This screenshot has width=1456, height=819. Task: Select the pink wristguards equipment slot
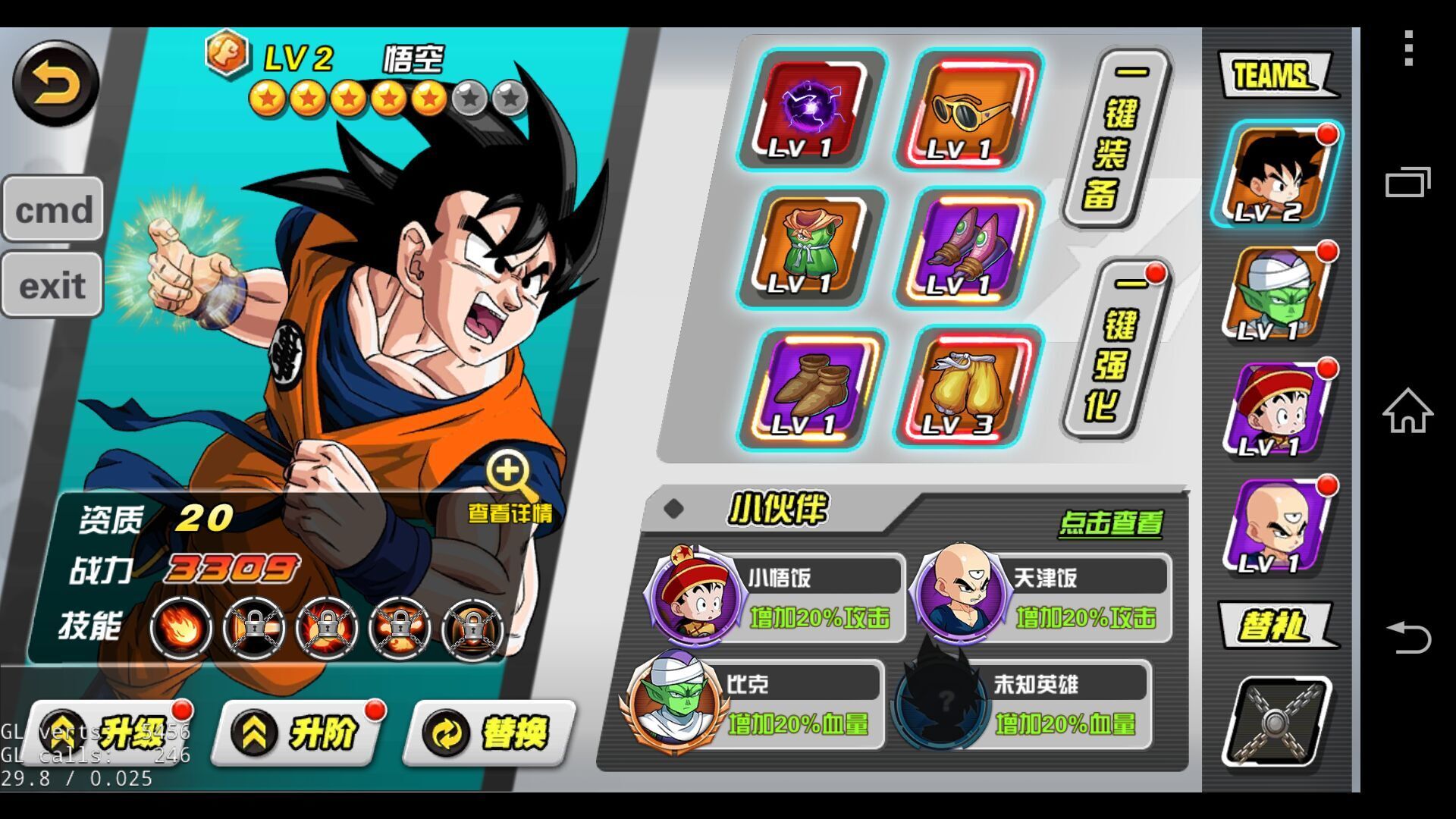pos(970,247)
